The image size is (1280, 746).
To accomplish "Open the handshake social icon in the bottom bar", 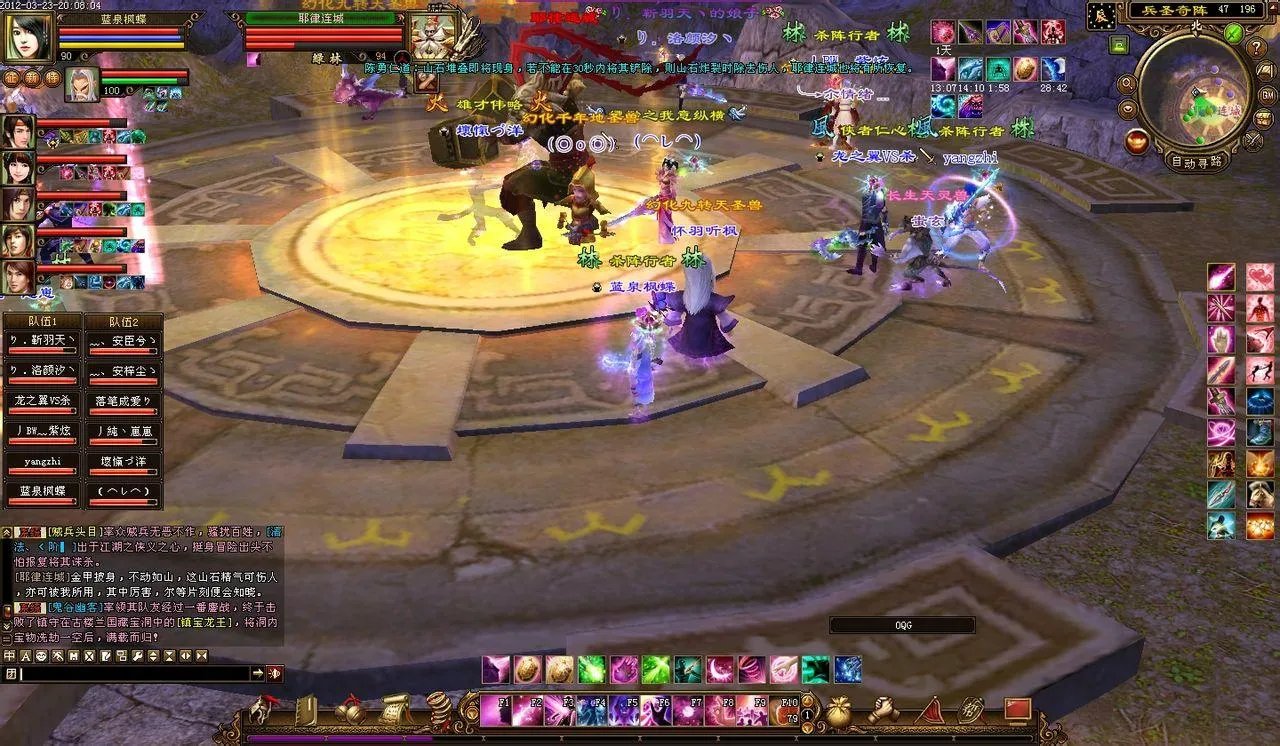I will (x=882, y=710).
